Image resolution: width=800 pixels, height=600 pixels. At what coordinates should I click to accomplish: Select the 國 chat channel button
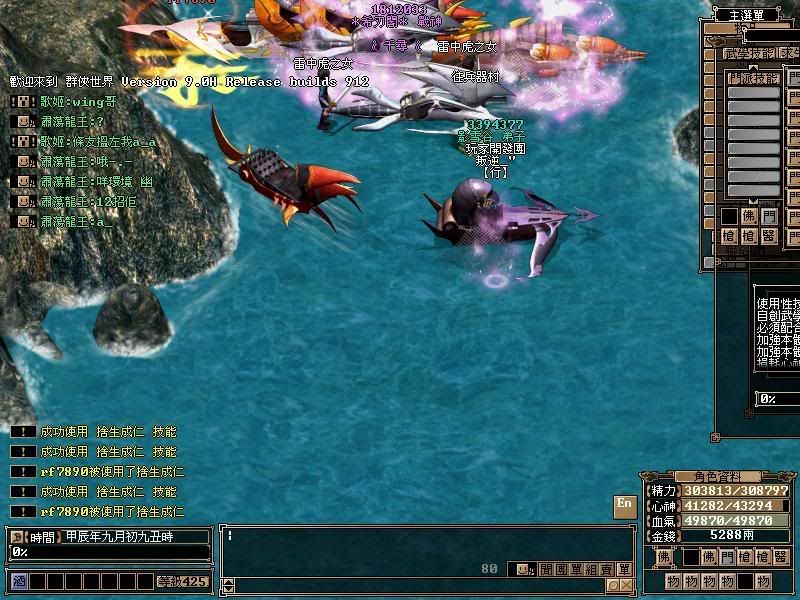coord(561,569)
